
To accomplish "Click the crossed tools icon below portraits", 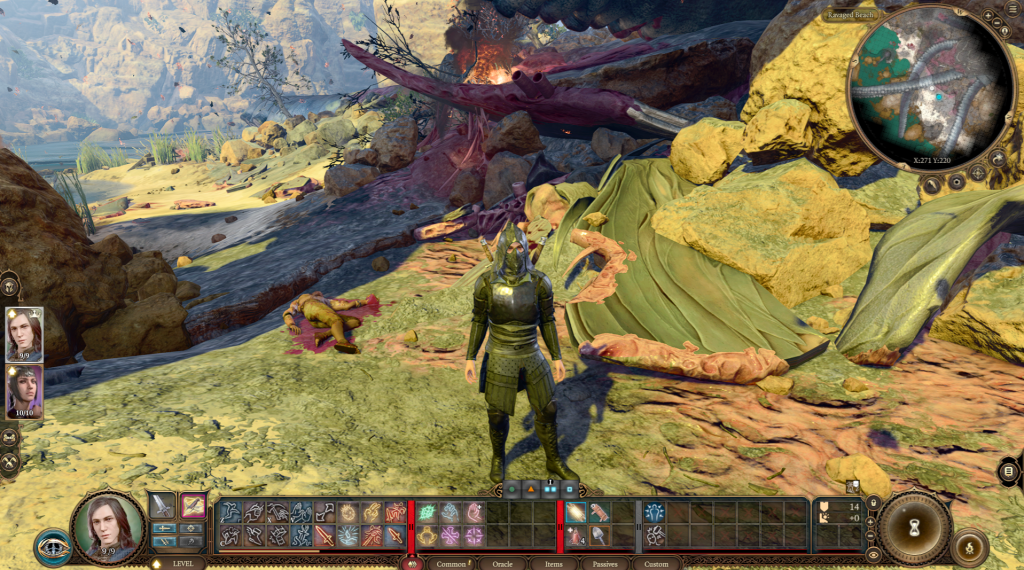I will pos(12,462).
